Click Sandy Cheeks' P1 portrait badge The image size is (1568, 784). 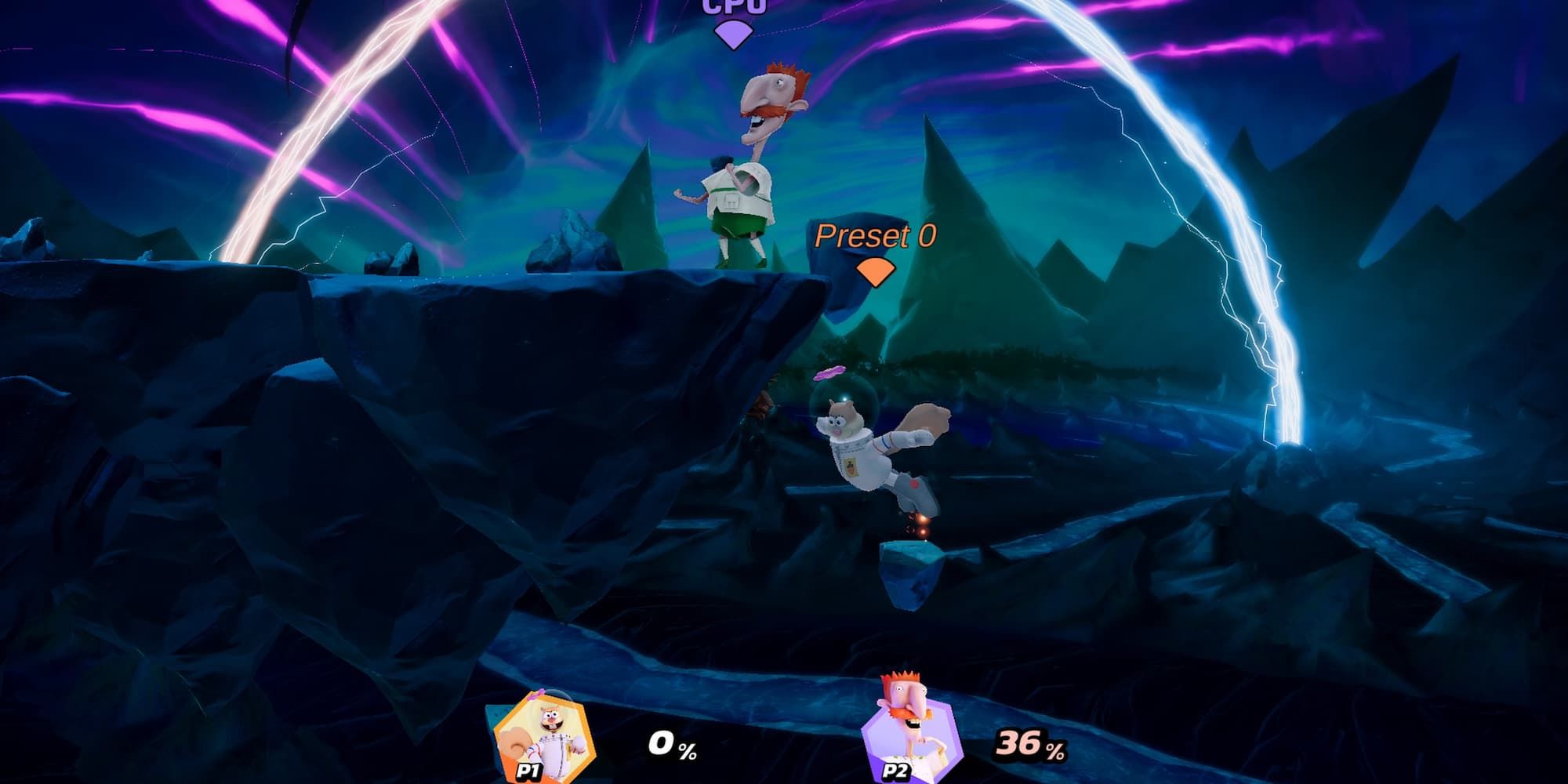tap(543, 739)
